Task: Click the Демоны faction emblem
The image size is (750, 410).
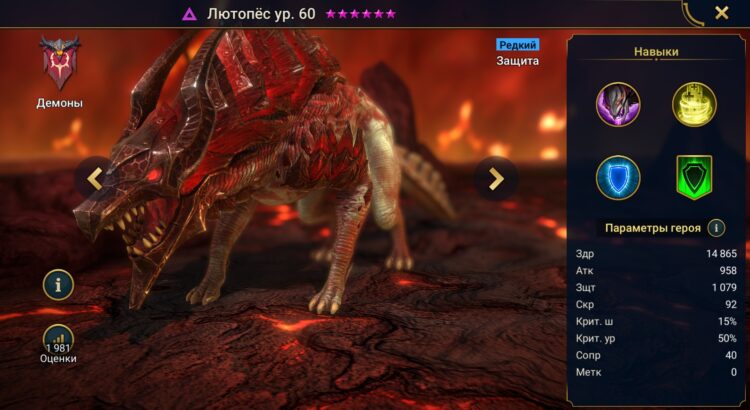Action: point(59,62)
